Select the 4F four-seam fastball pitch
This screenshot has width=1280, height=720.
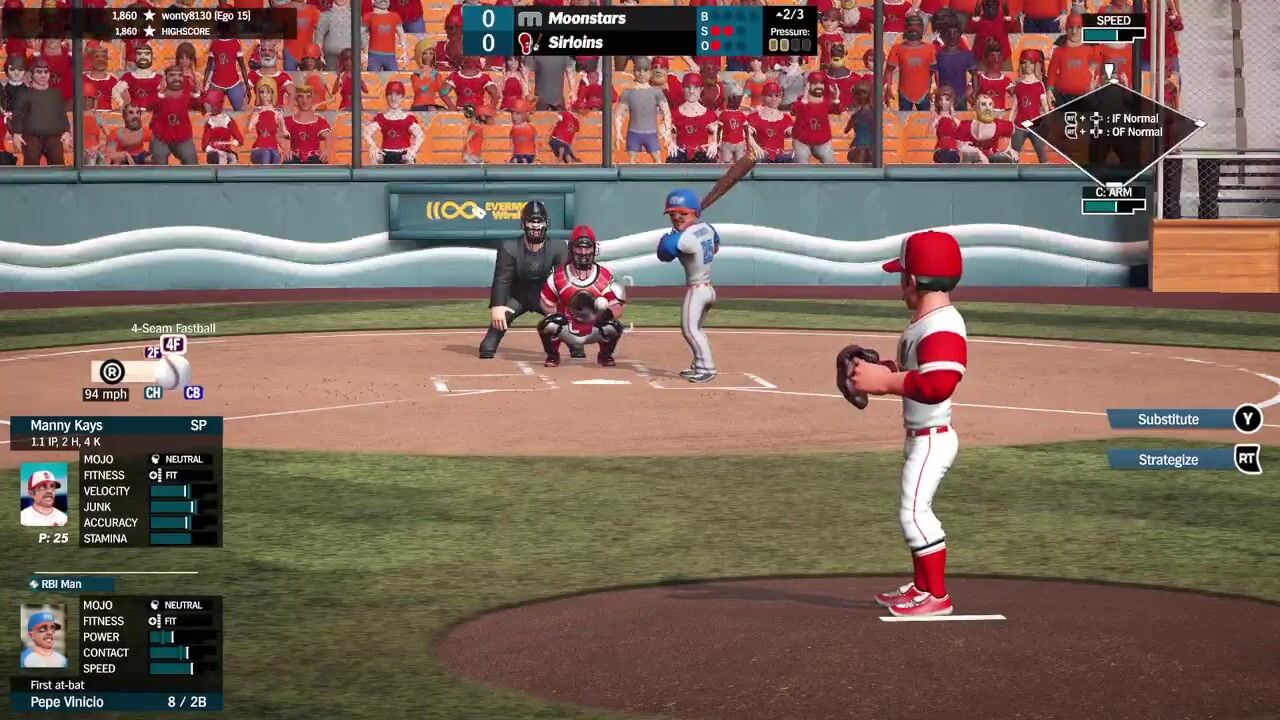(x=174, y=345)
